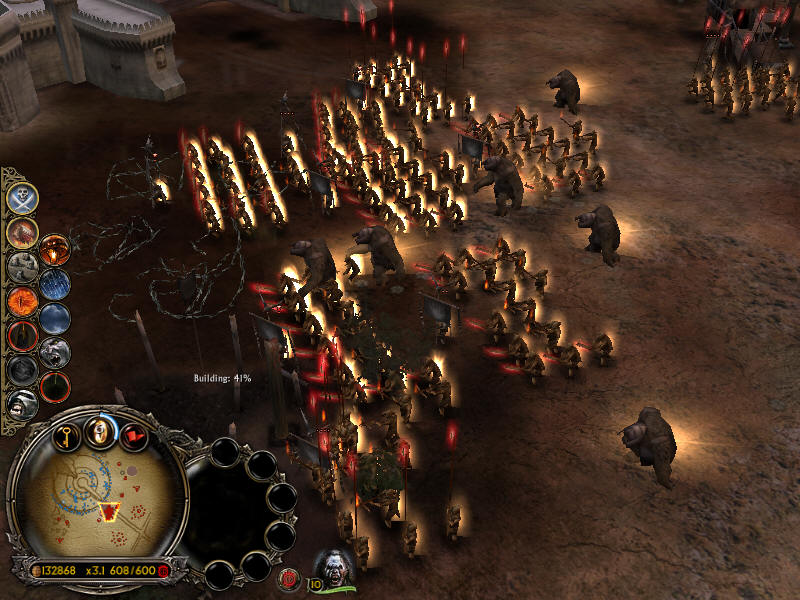Select the dark cloud darkness power
Image resolution: width=800 pixels, height=600 pixels.
(x=55, y=318)
